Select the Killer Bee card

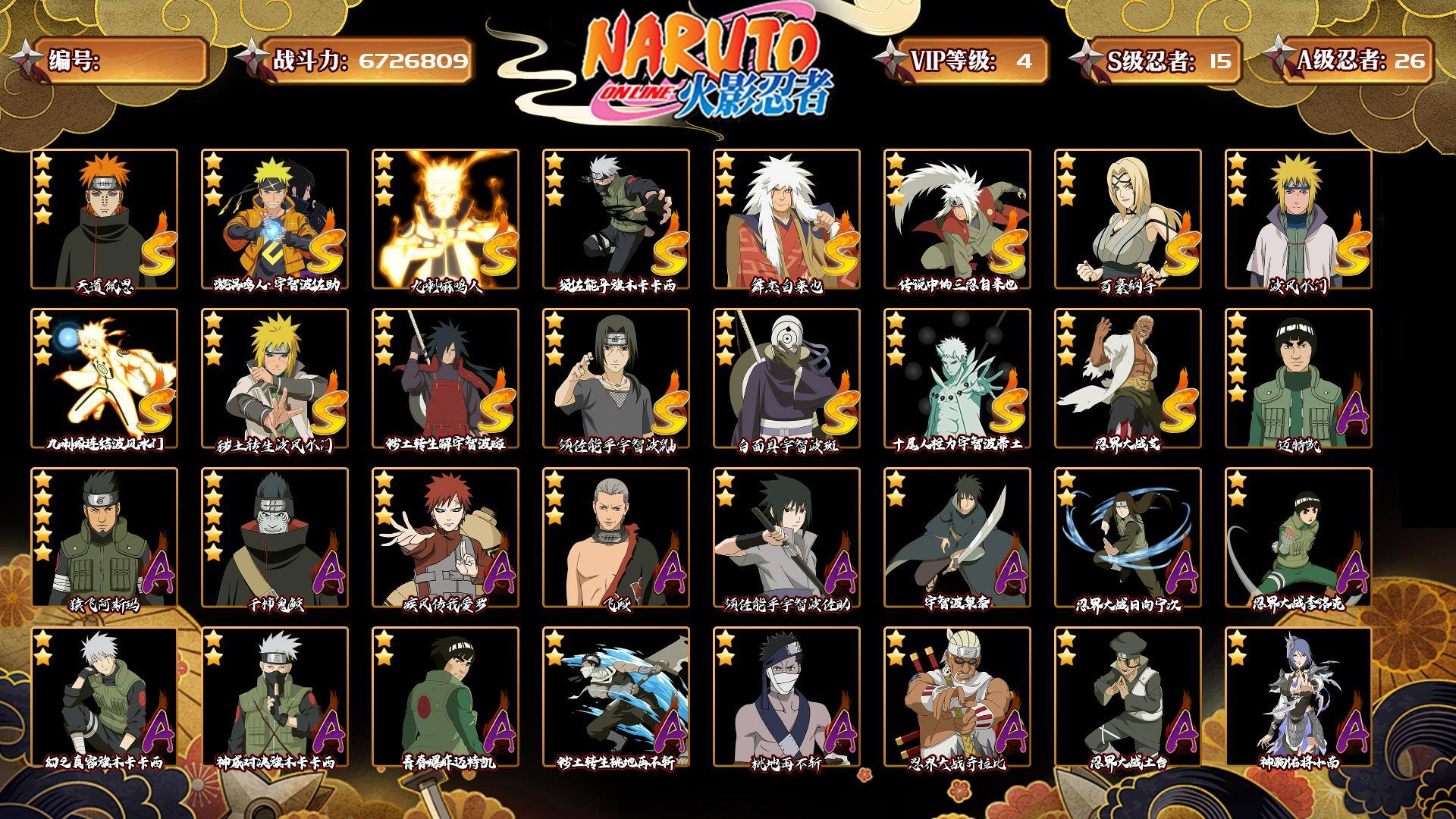[957, 696]
